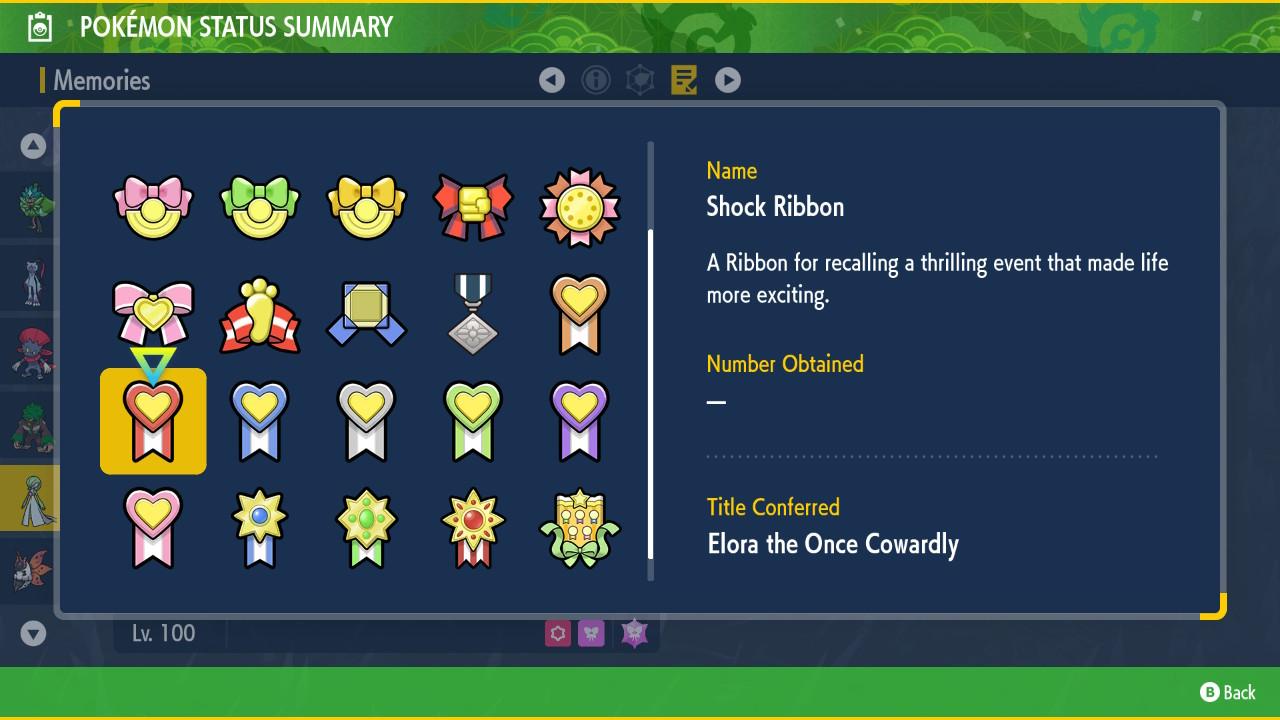Screen dimensions: 1280x720
Task: Open the Memories notepad icon
Action: pyautogui.click(x=684, y=80)
